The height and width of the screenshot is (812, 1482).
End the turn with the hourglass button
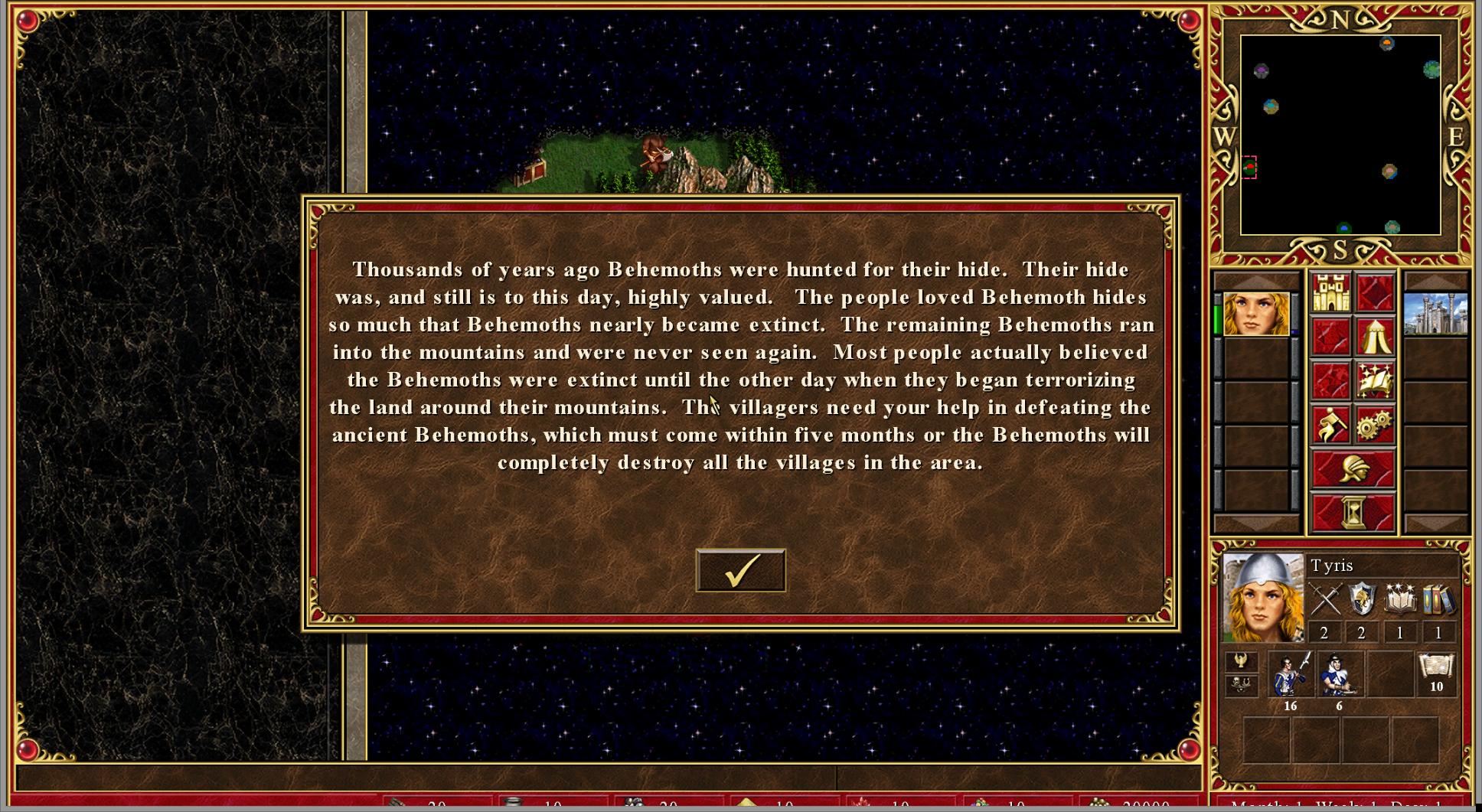click(x=1353, y=512)
